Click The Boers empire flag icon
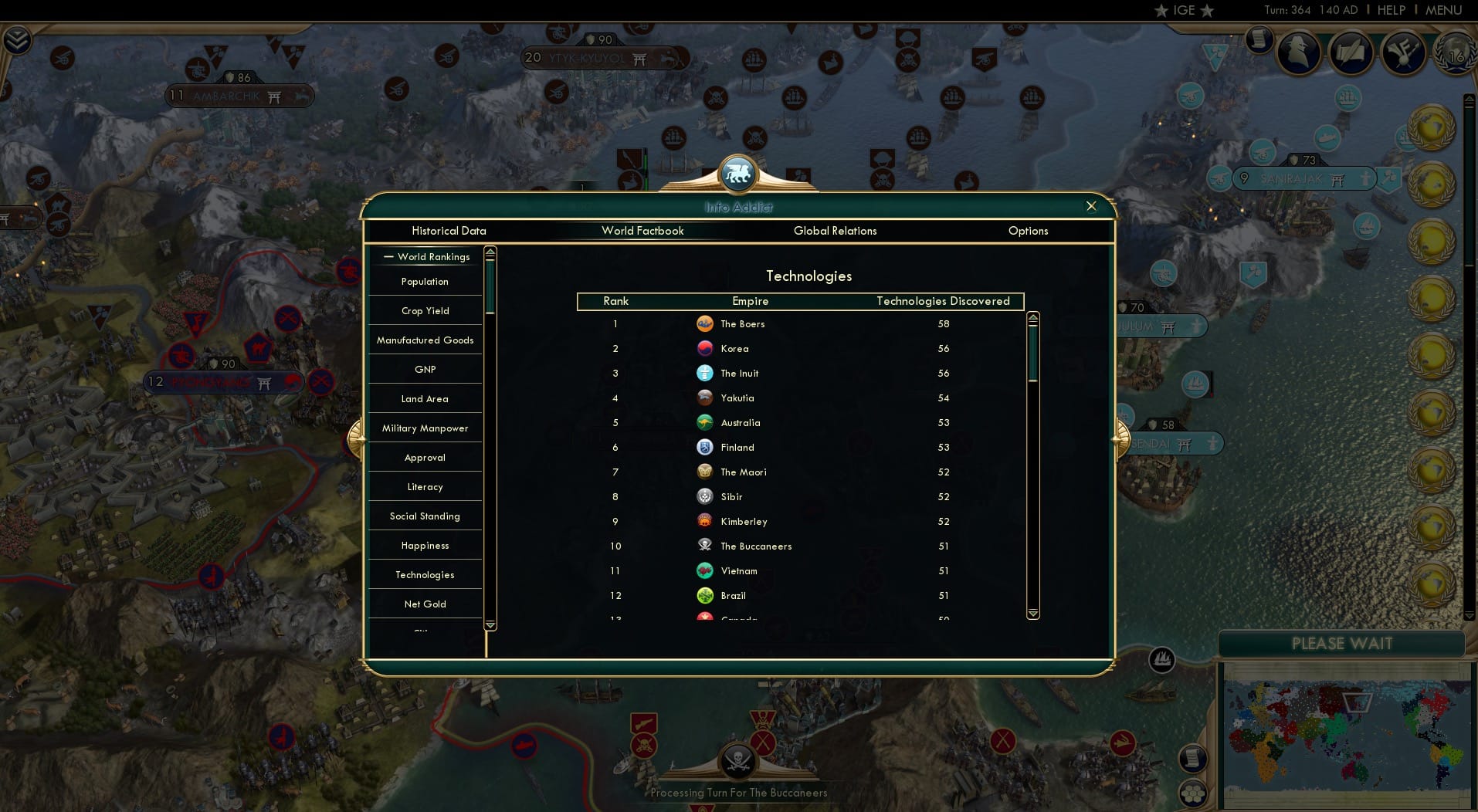The image size is (1478, 812). [705, 323]
